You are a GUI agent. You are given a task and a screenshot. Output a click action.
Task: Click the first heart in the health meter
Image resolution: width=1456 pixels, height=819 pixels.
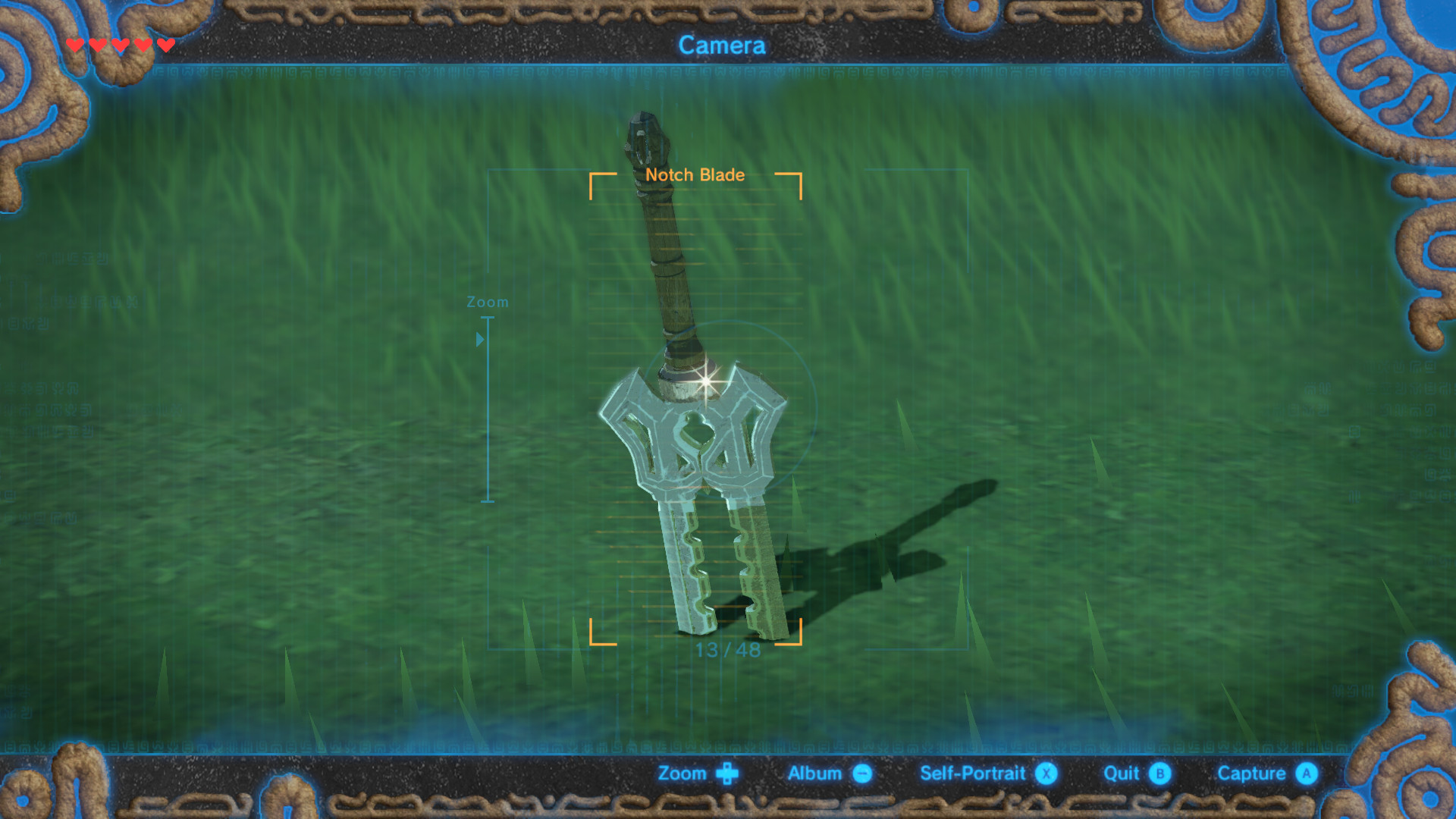pyautogui.click(x=74, y=45)
